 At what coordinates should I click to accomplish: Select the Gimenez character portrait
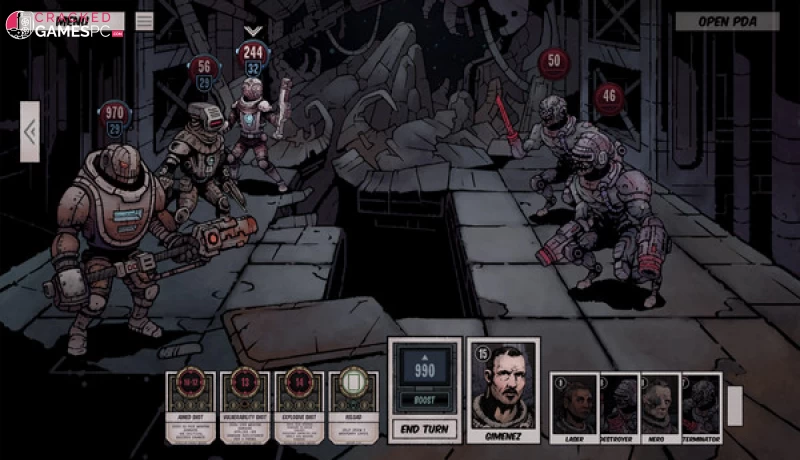point(503,390)
